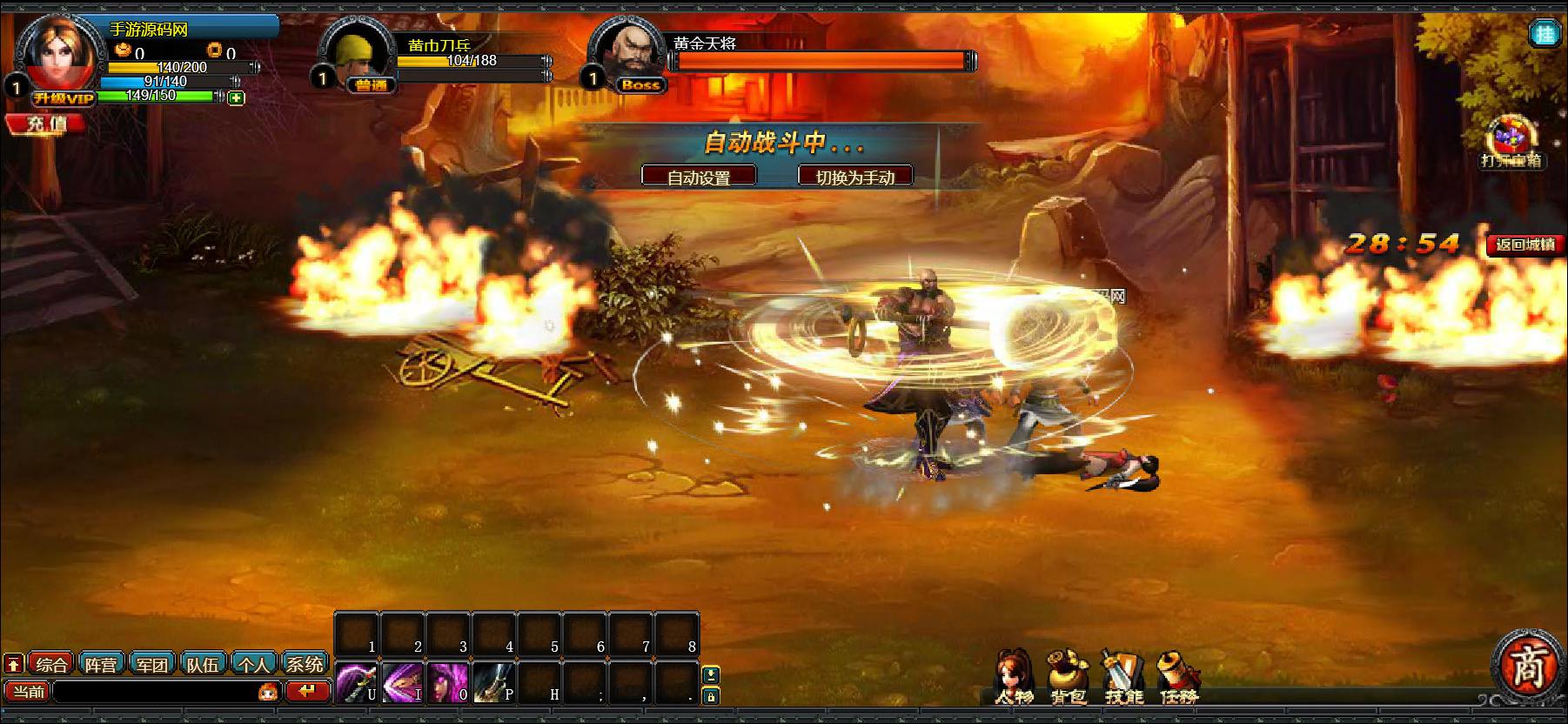Toggle the round 挂 auto-play button
Screen dimensions: 1568x724
pyautogui.click(x=1545, y=34)
